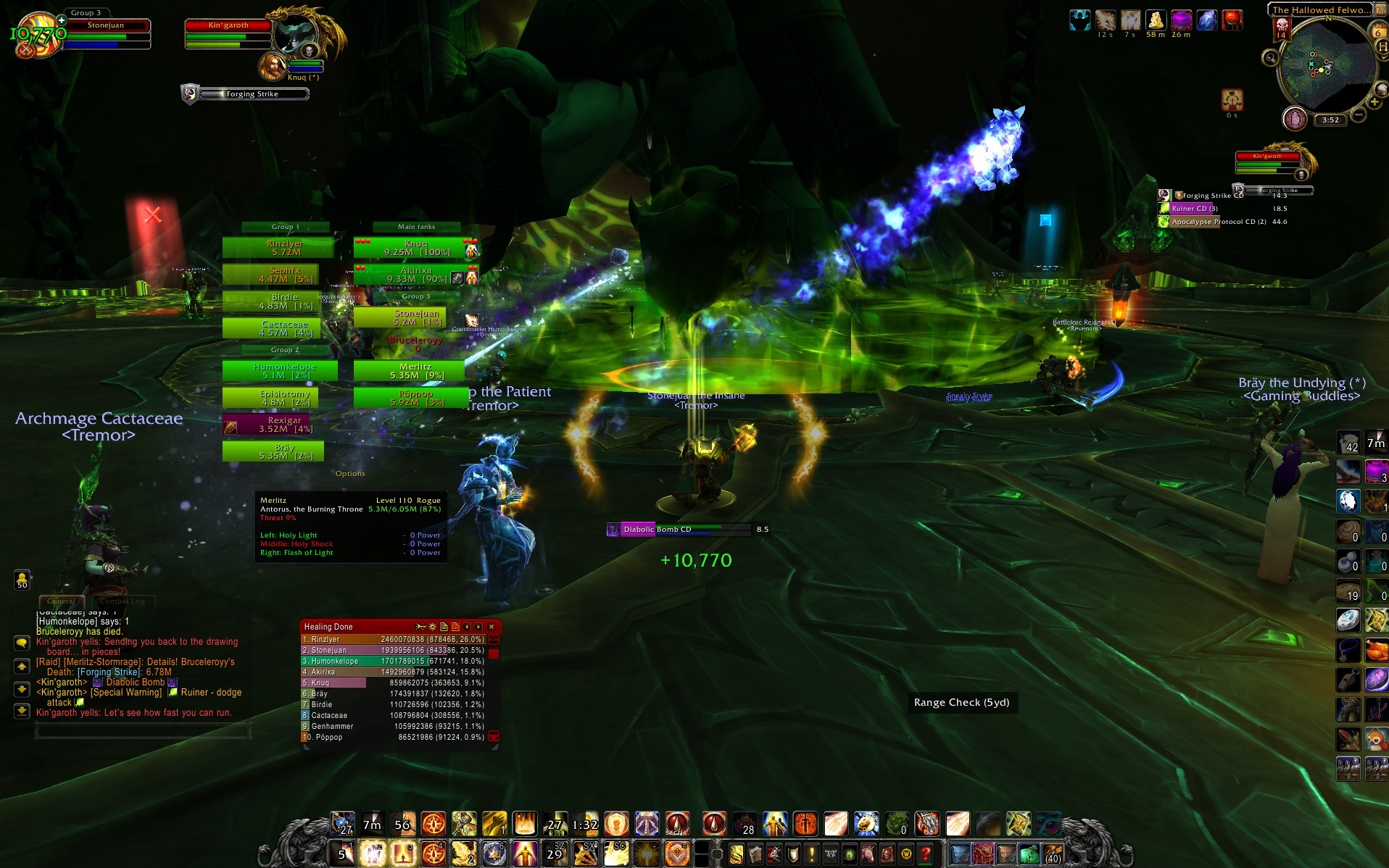
Task: Open the red question mark help button
Action: 925,855
